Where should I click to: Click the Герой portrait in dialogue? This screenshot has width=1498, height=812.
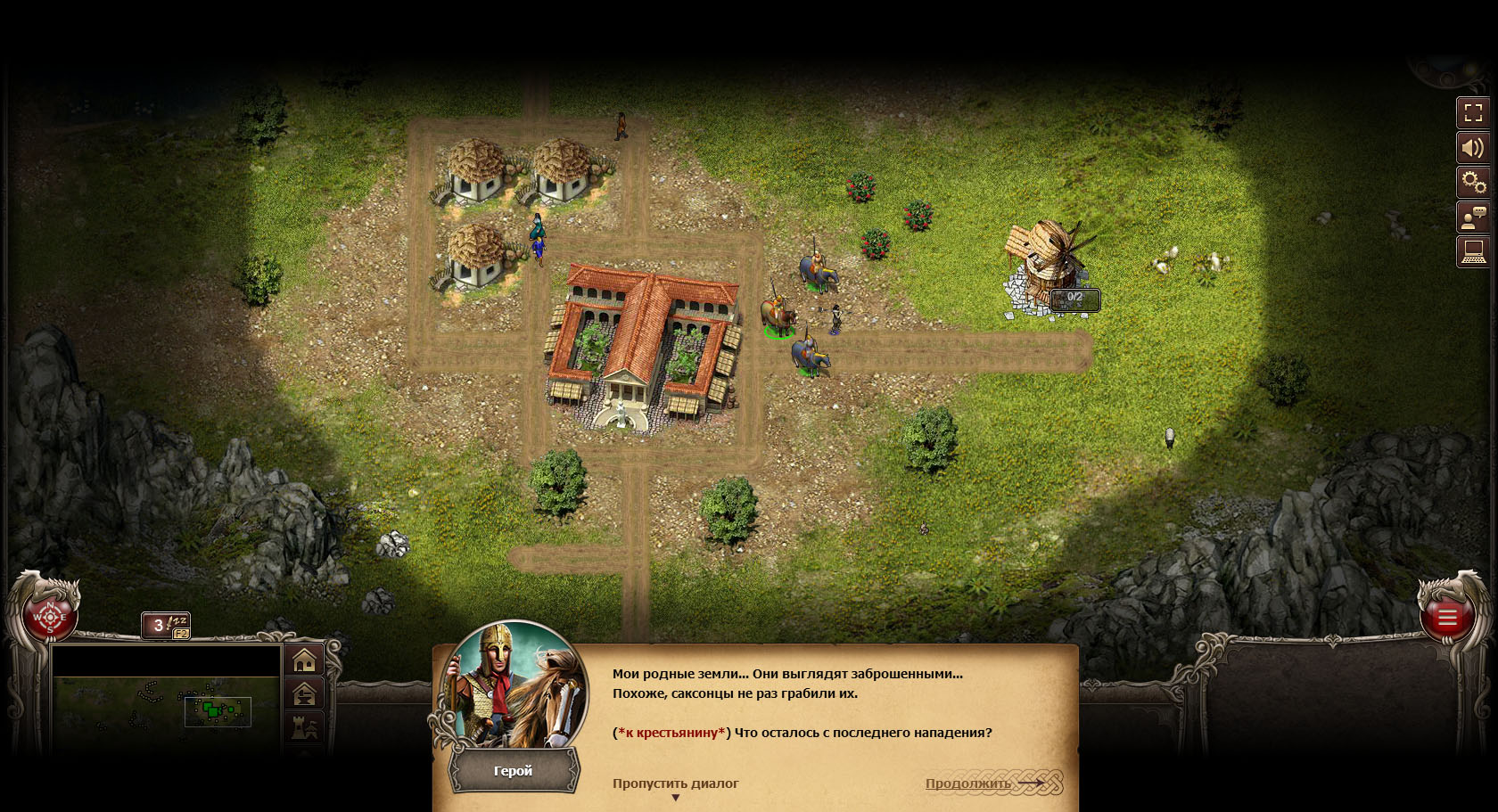(x=515, y=688)
